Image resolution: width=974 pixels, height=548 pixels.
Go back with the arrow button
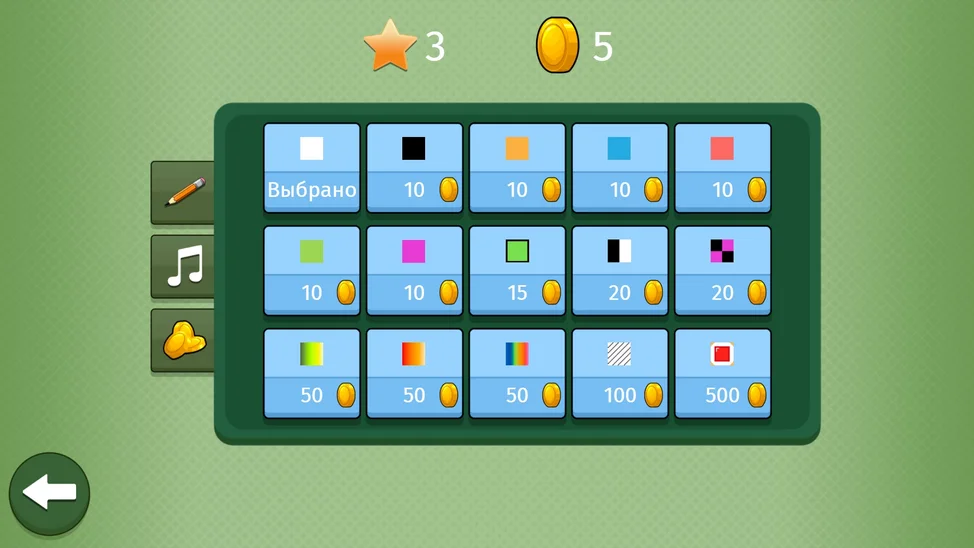49,493
